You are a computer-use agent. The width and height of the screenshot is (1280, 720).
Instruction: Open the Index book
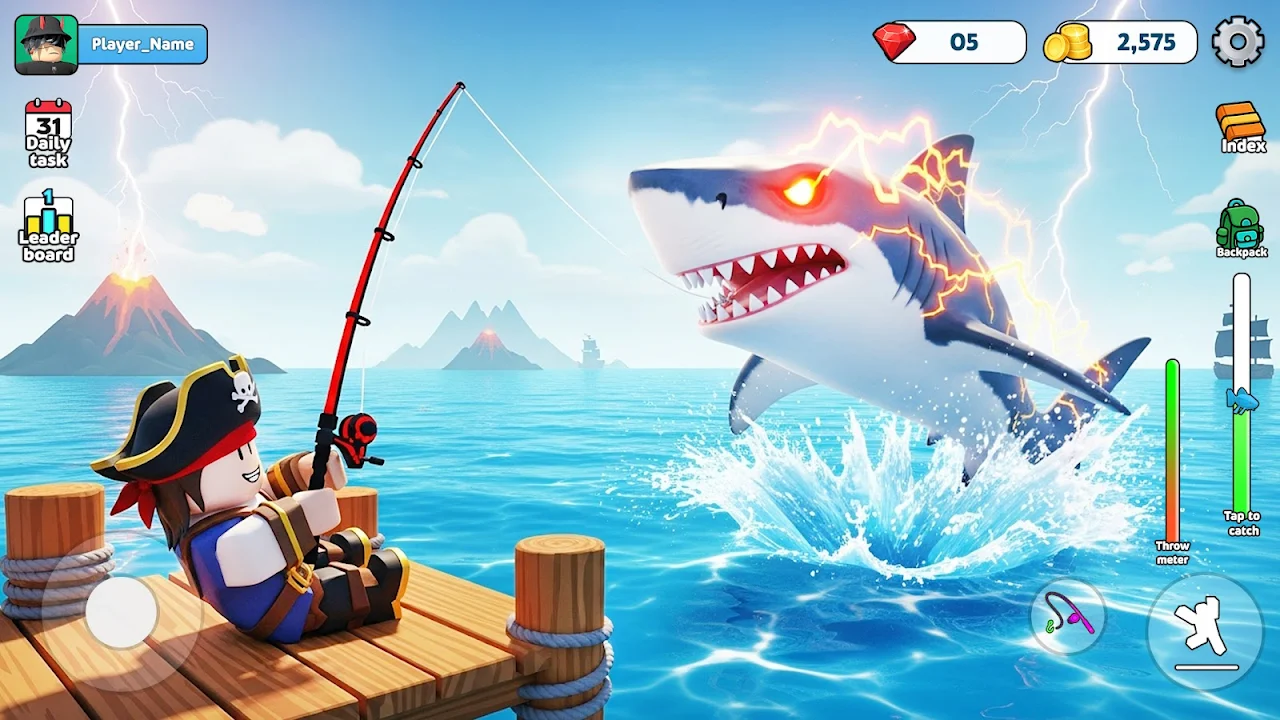[x=1242, y=127]
